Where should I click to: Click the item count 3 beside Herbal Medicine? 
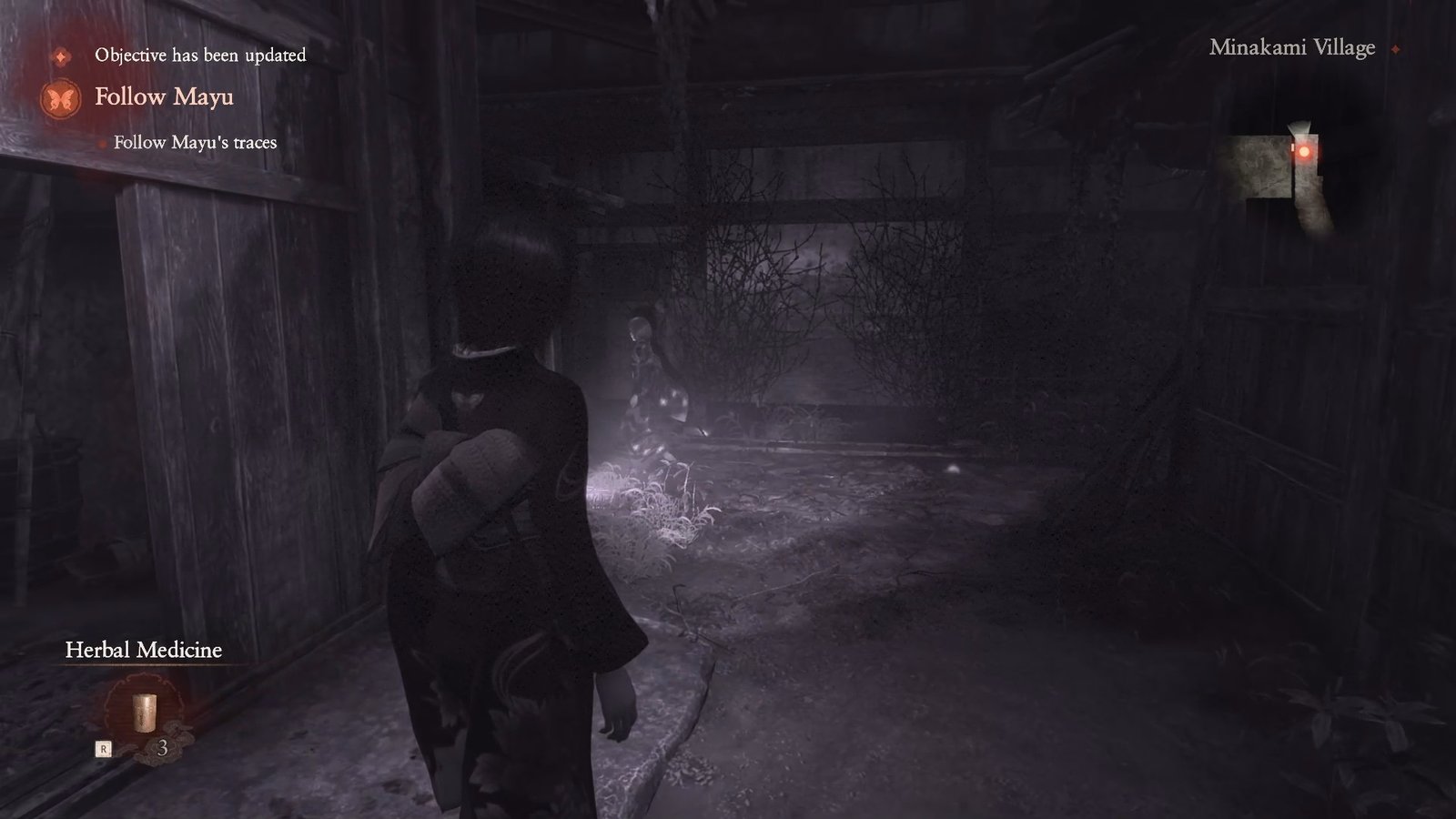coord(164,747)
